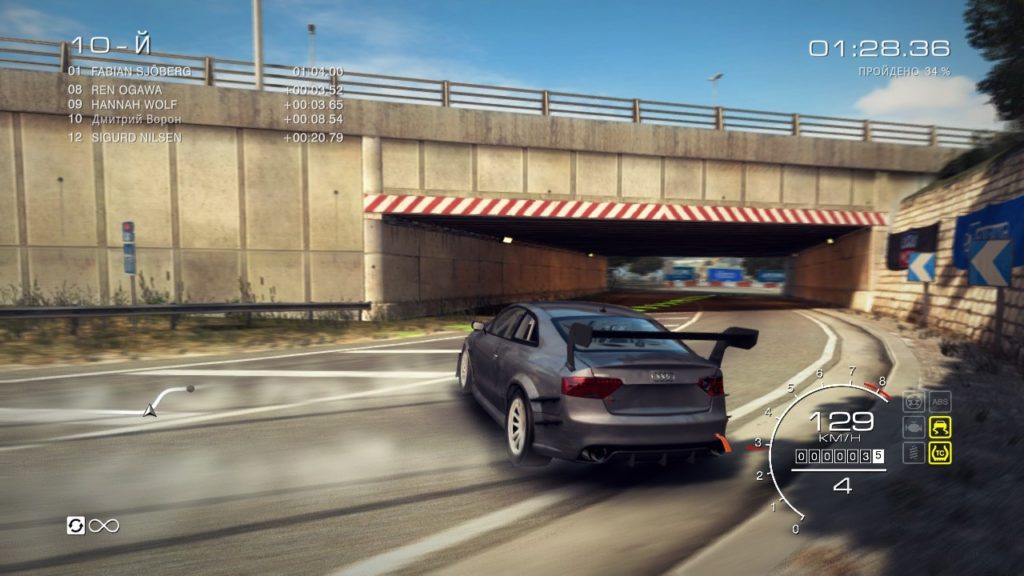Toggle the yellow TC traction control icon
This screenshot has width=1024, height=576.
tap(939, 453)
